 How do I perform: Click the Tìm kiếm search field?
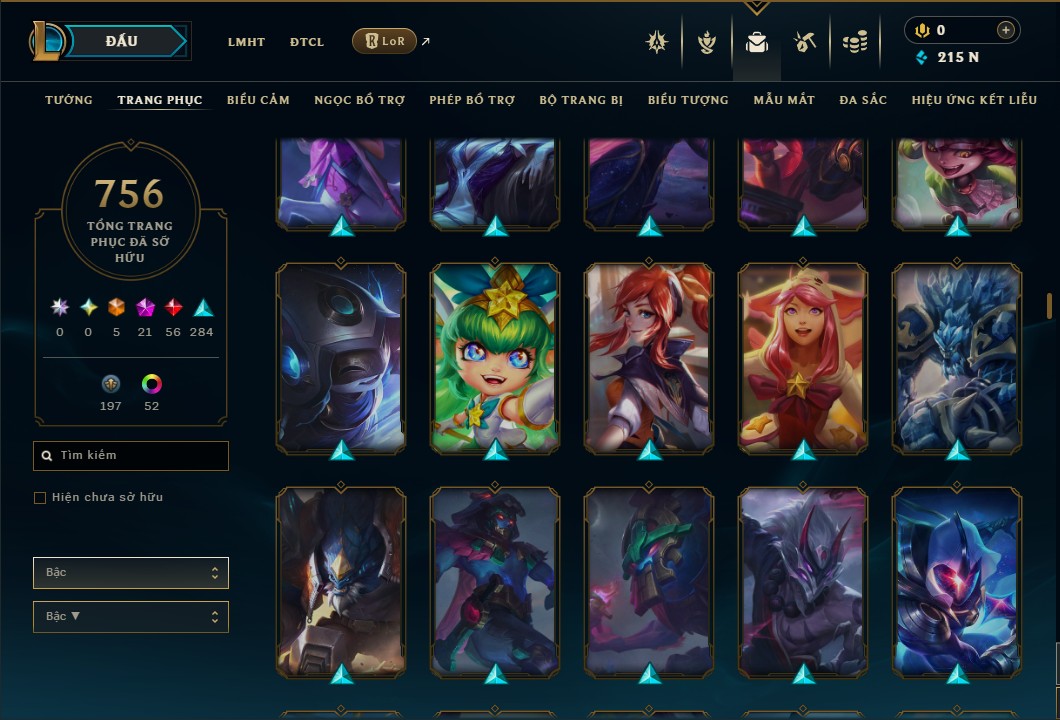[x=131, y=456]
